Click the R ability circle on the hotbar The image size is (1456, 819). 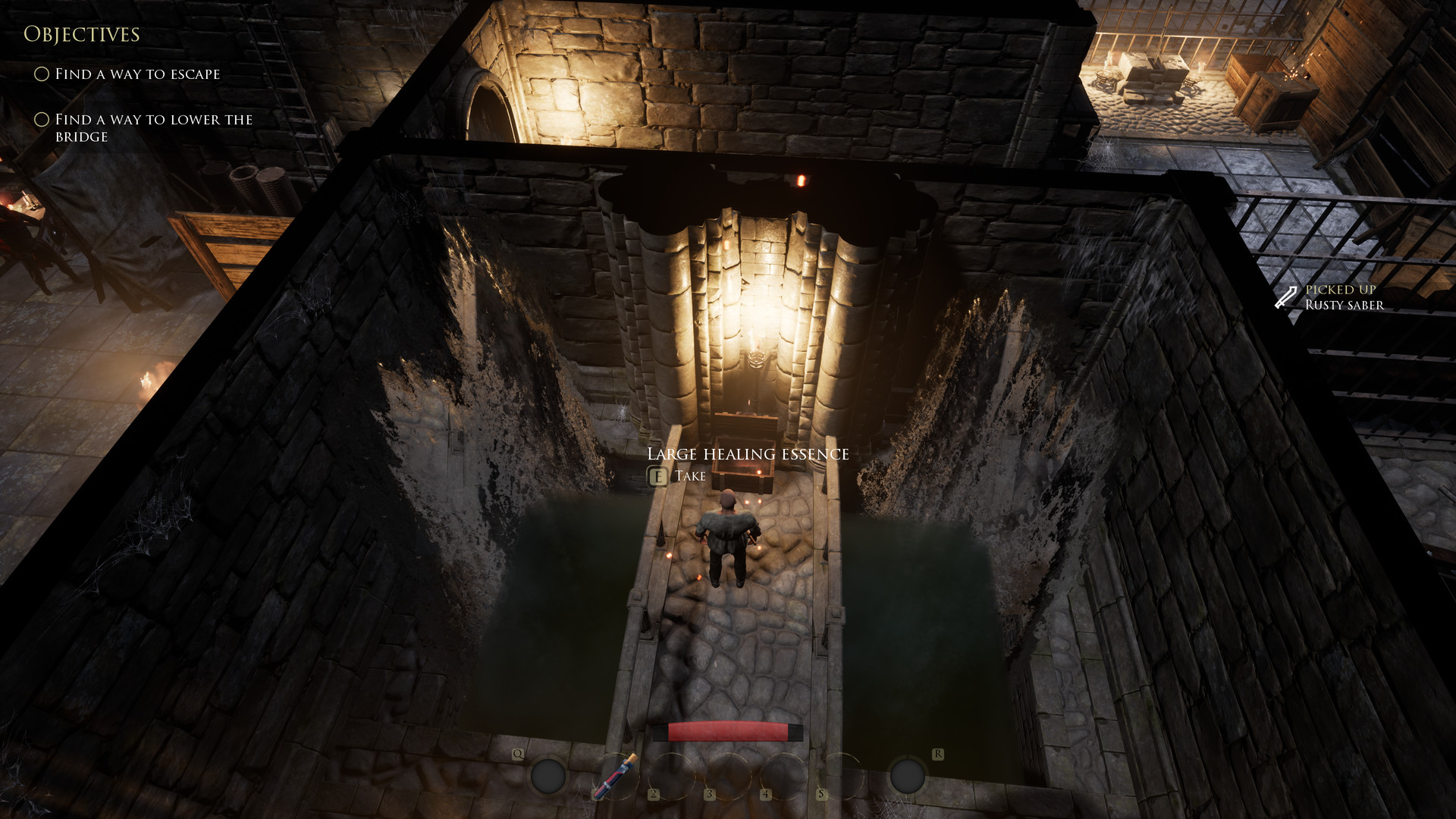[907, 775]
